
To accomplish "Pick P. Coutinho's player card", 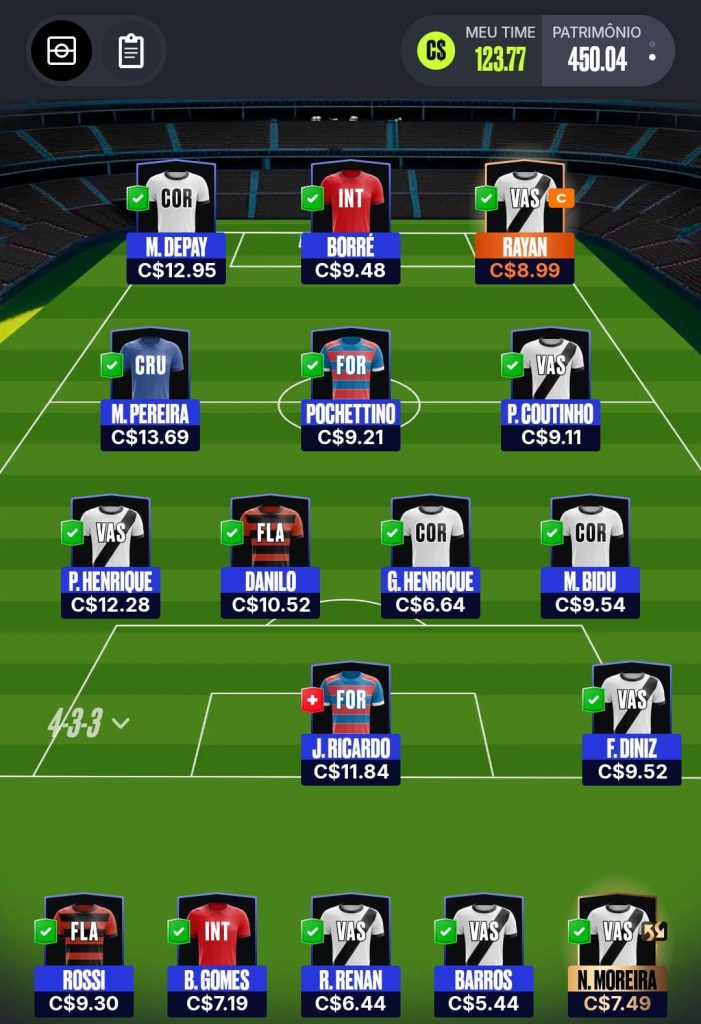I will pyautogui.click(x=550, y=388).
